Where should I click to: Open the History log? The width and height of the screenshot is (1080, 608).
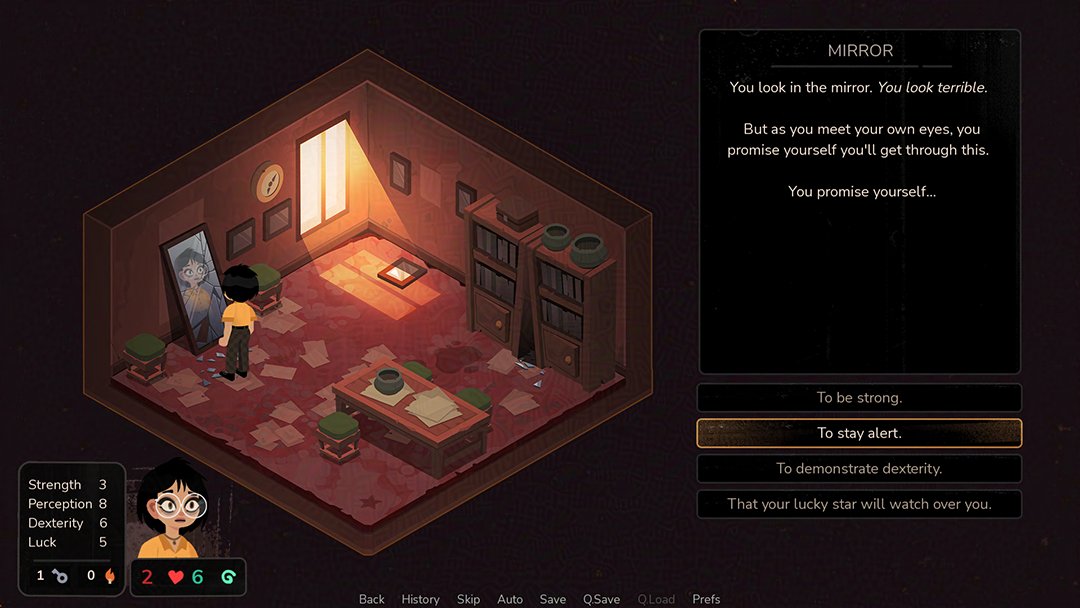[420, 599]
